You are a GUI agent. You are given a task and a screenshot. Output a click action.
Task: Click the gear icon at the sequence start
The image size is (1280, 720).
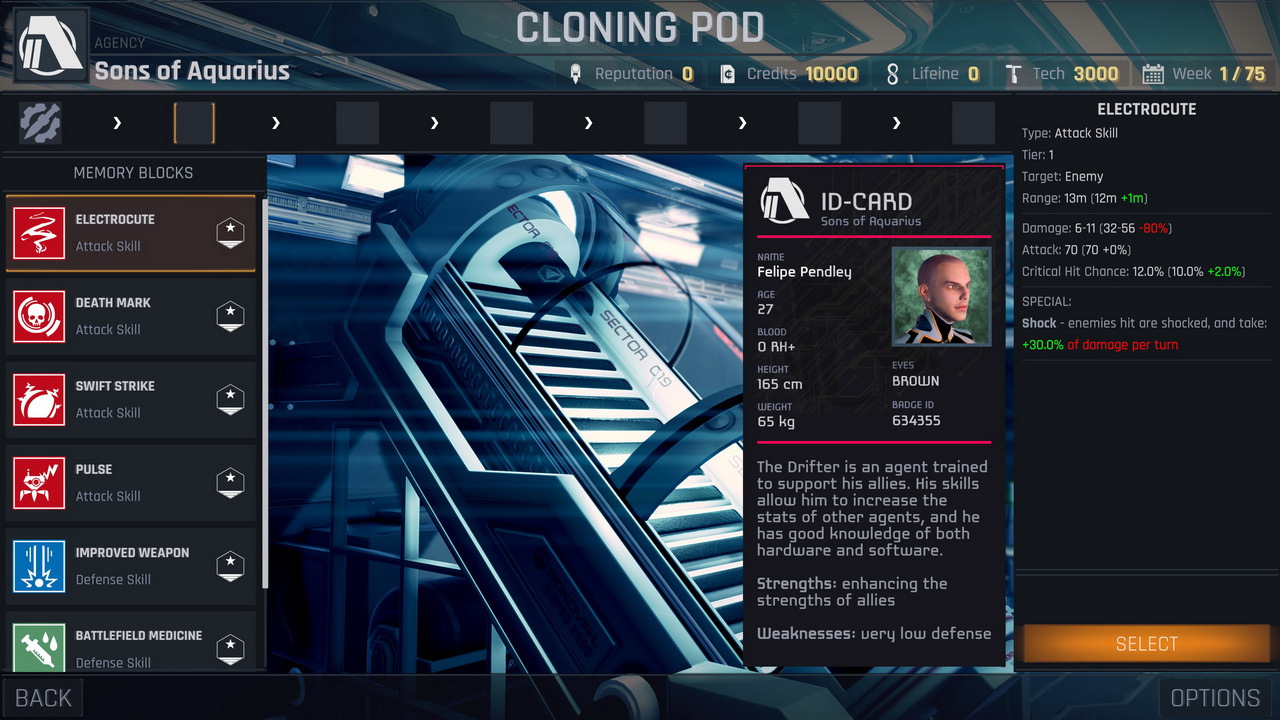(40, 123)
